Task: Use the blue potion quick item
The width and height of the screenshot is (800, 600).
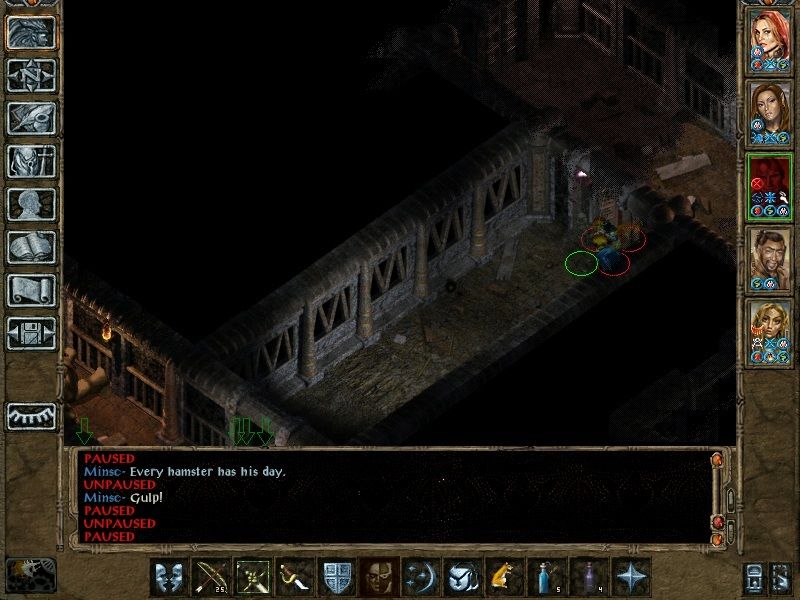Action: click(545, 577)
